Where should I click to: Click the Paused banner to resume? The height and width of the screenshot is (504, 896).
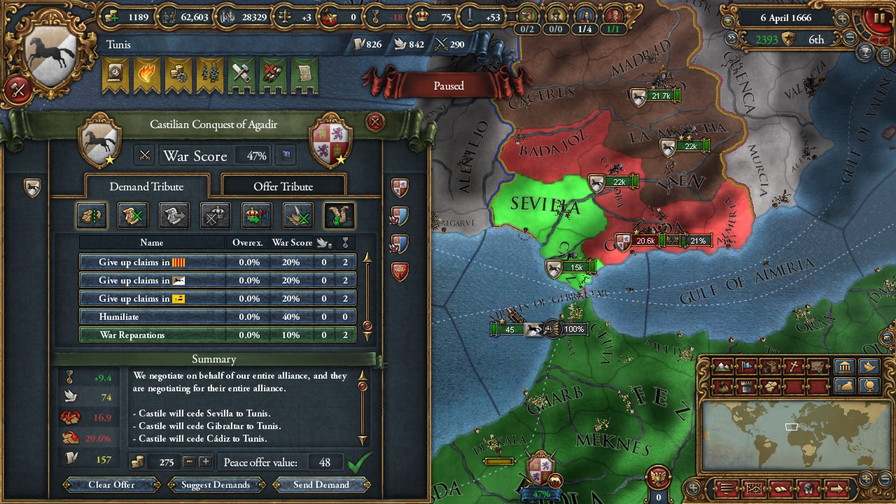tap(449, 86)
